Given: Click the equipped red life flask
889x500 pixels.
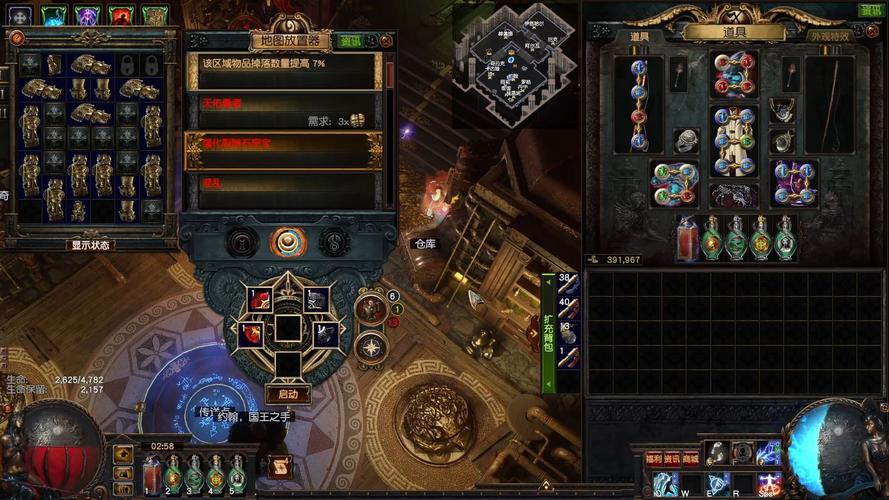Looking at the screenshot, I should 686,238.
